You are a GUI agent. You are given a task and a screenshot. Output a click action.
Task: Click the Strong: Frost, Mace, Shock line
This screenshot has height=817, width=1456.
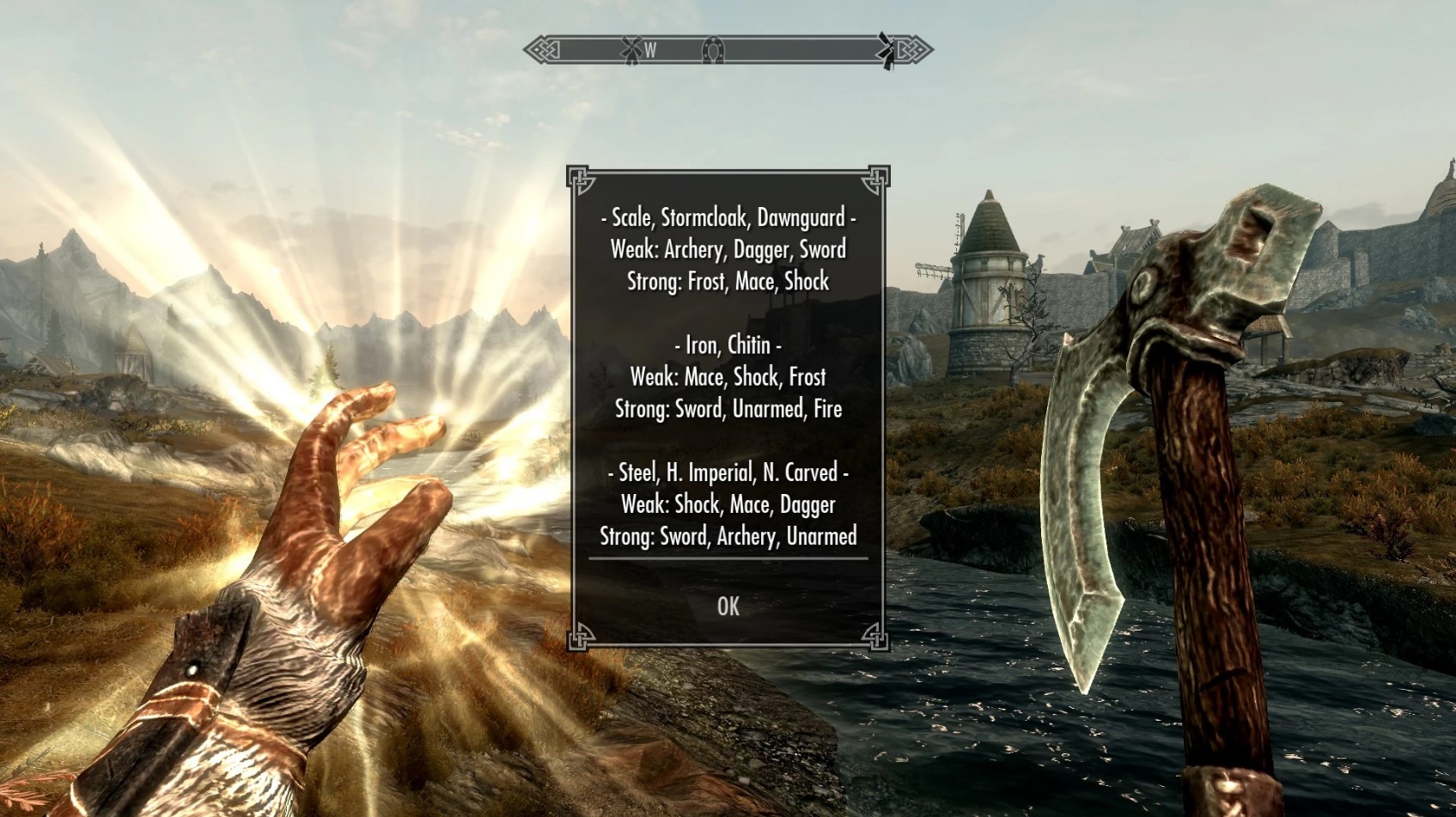728,282
